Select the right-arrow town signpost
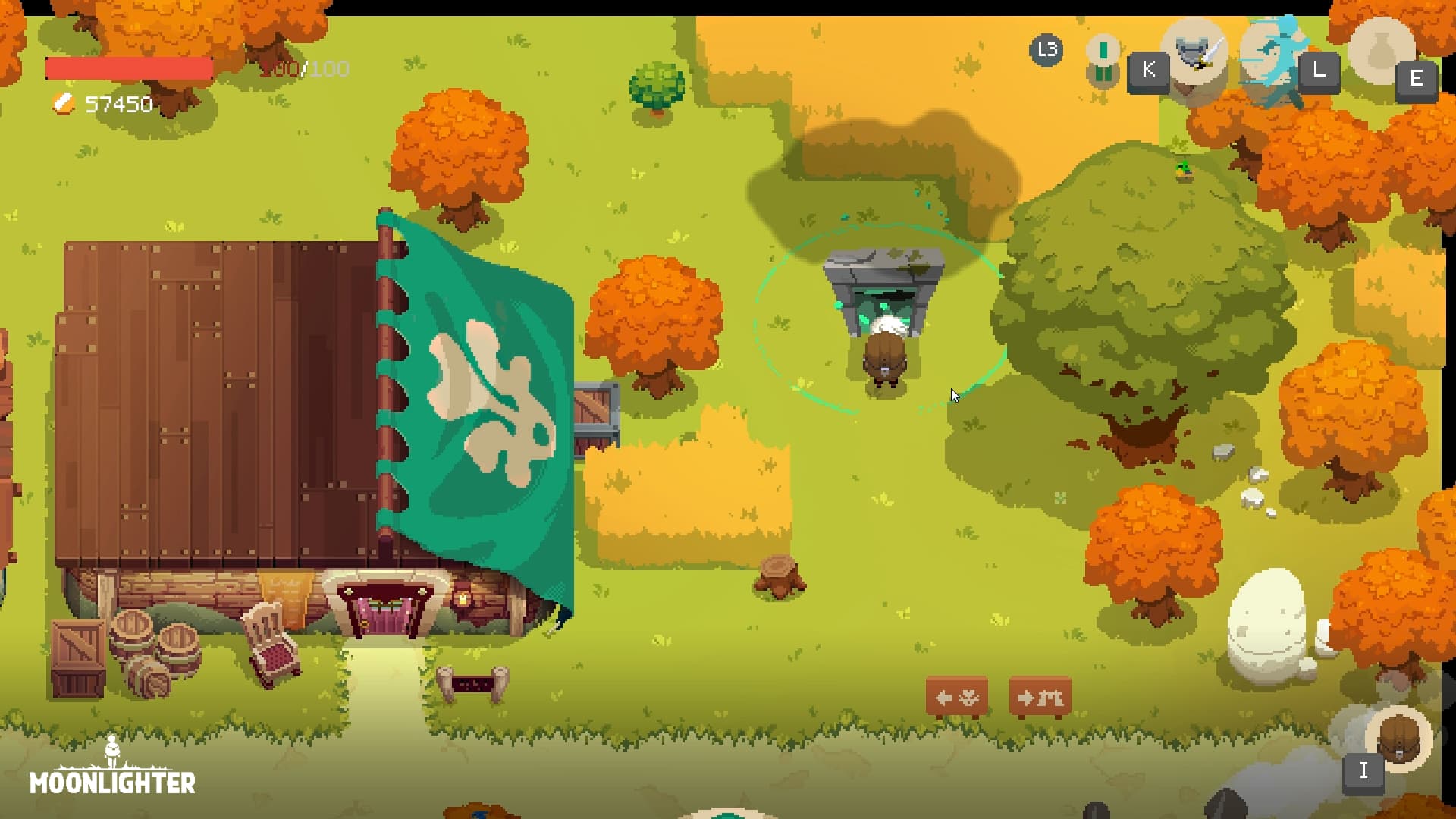The image size is (1456, 819). coord(1038,696)
